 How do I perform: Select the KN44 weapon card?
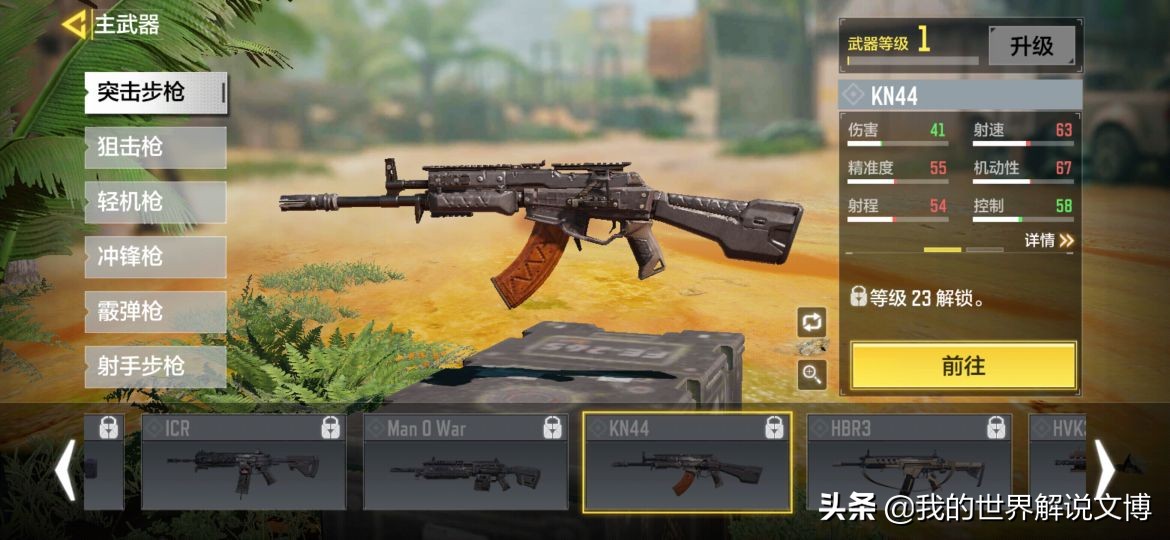(x=687, y=462)
